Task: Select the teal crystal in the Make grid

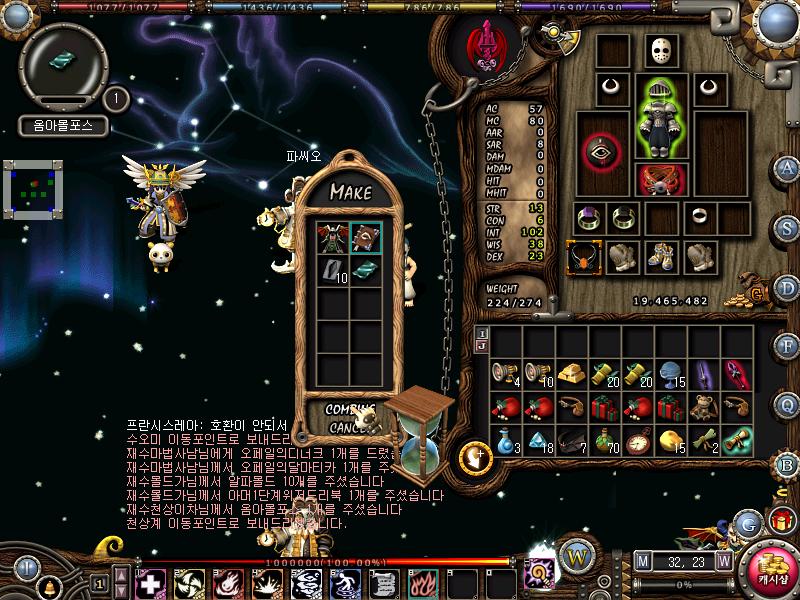Action: pos(365,269)
